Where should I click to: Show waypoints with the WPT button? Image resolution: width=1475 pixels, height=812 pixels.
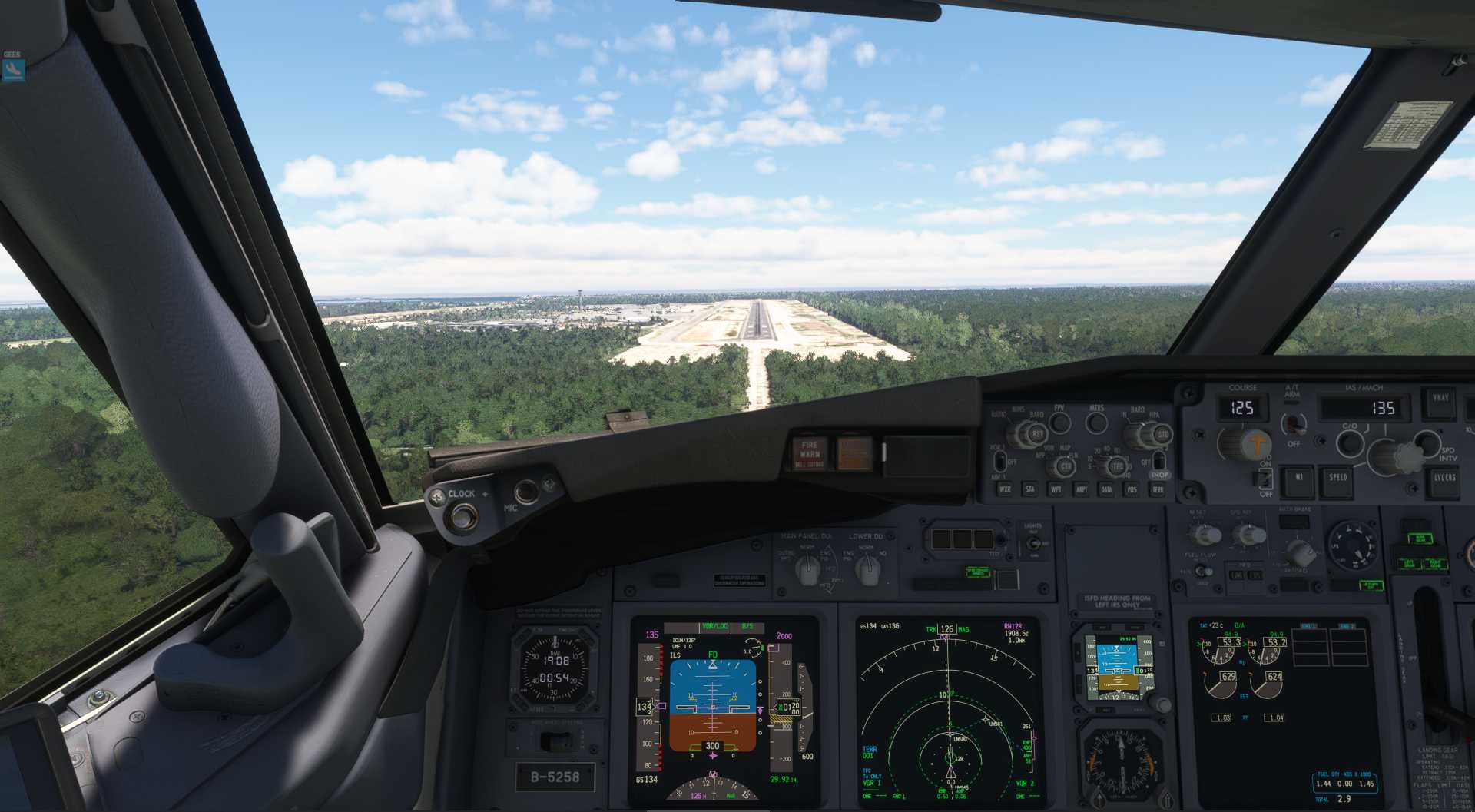[x=1056, y=489]
